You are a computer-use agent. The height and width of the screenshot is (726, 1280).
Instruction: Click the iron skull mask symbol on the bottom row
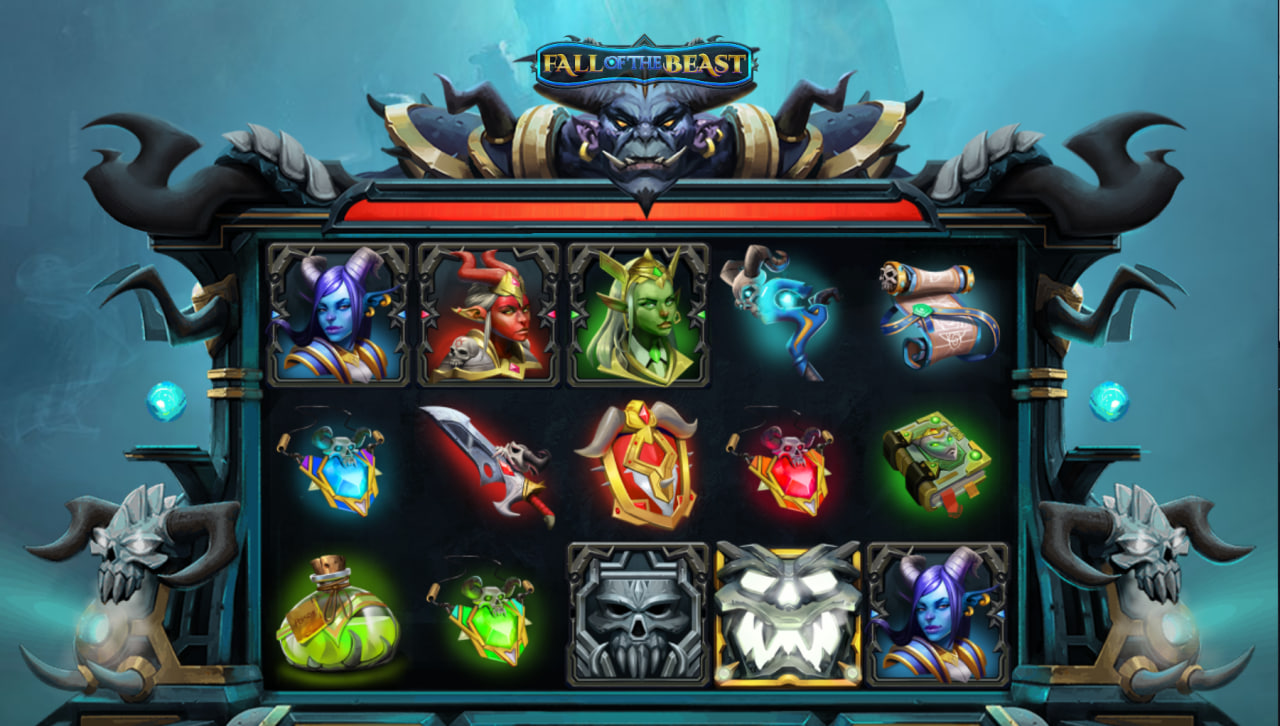point(638,618)
